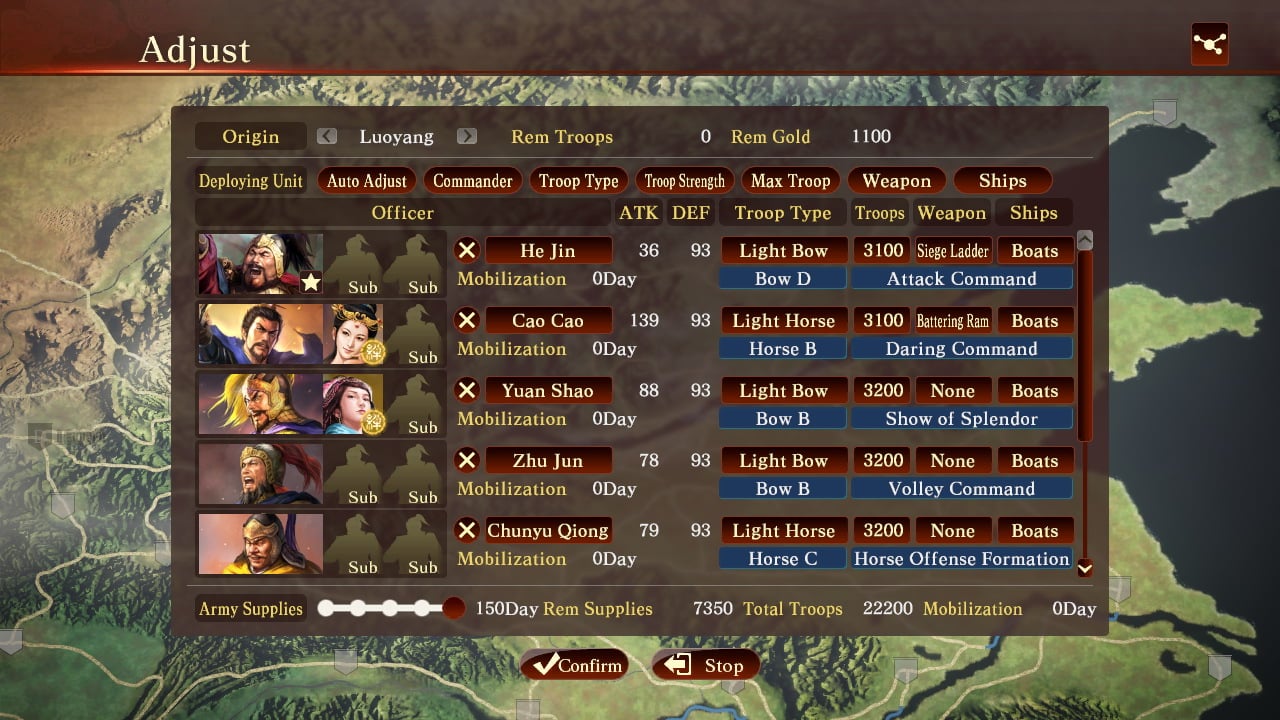Set army supplies on the 150Day slider knob
Screen dimensions: 1280x720
coord(454,608)
